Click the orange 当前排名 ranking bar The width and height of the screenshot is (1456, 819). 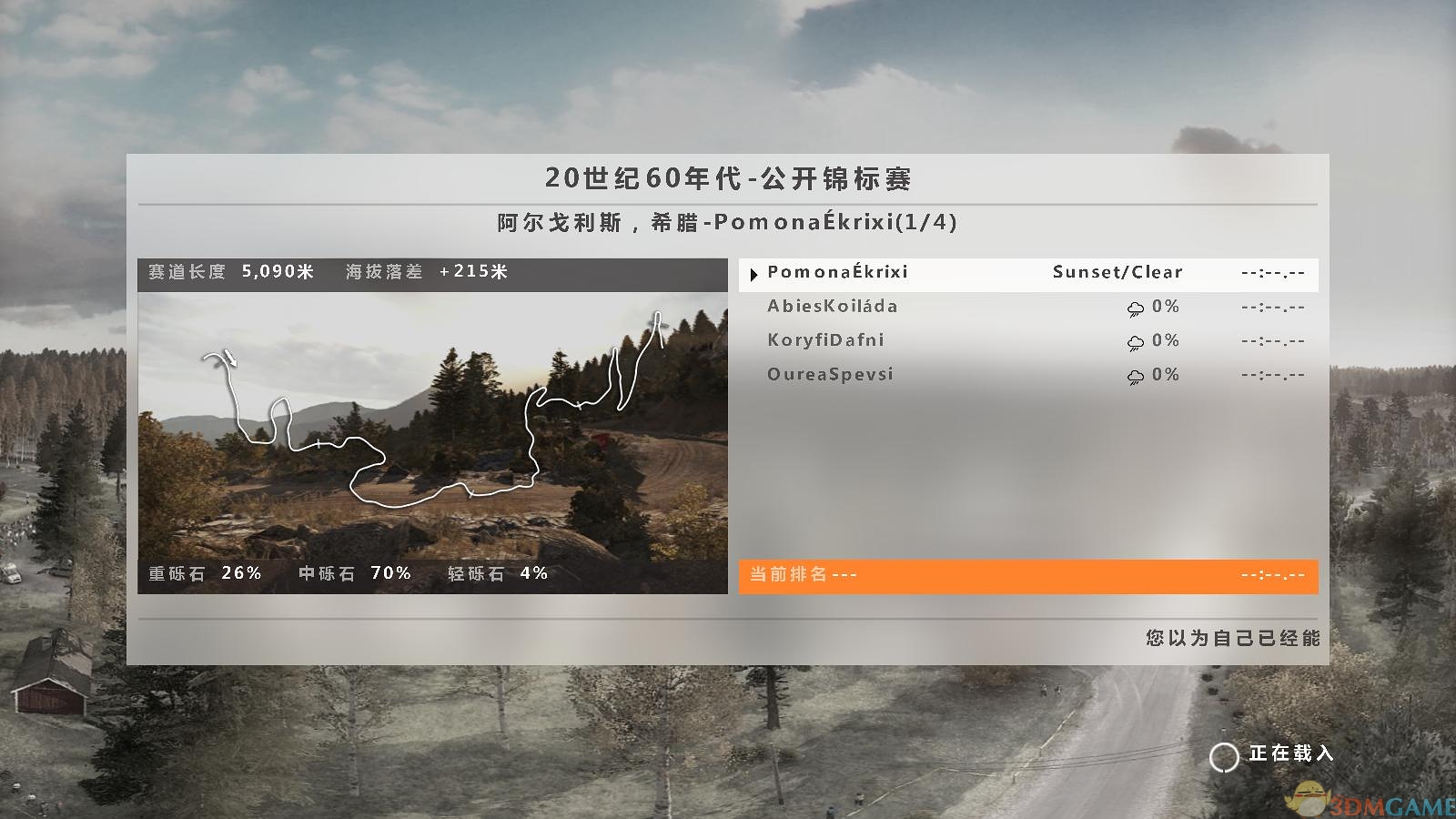click(1028, 574)
